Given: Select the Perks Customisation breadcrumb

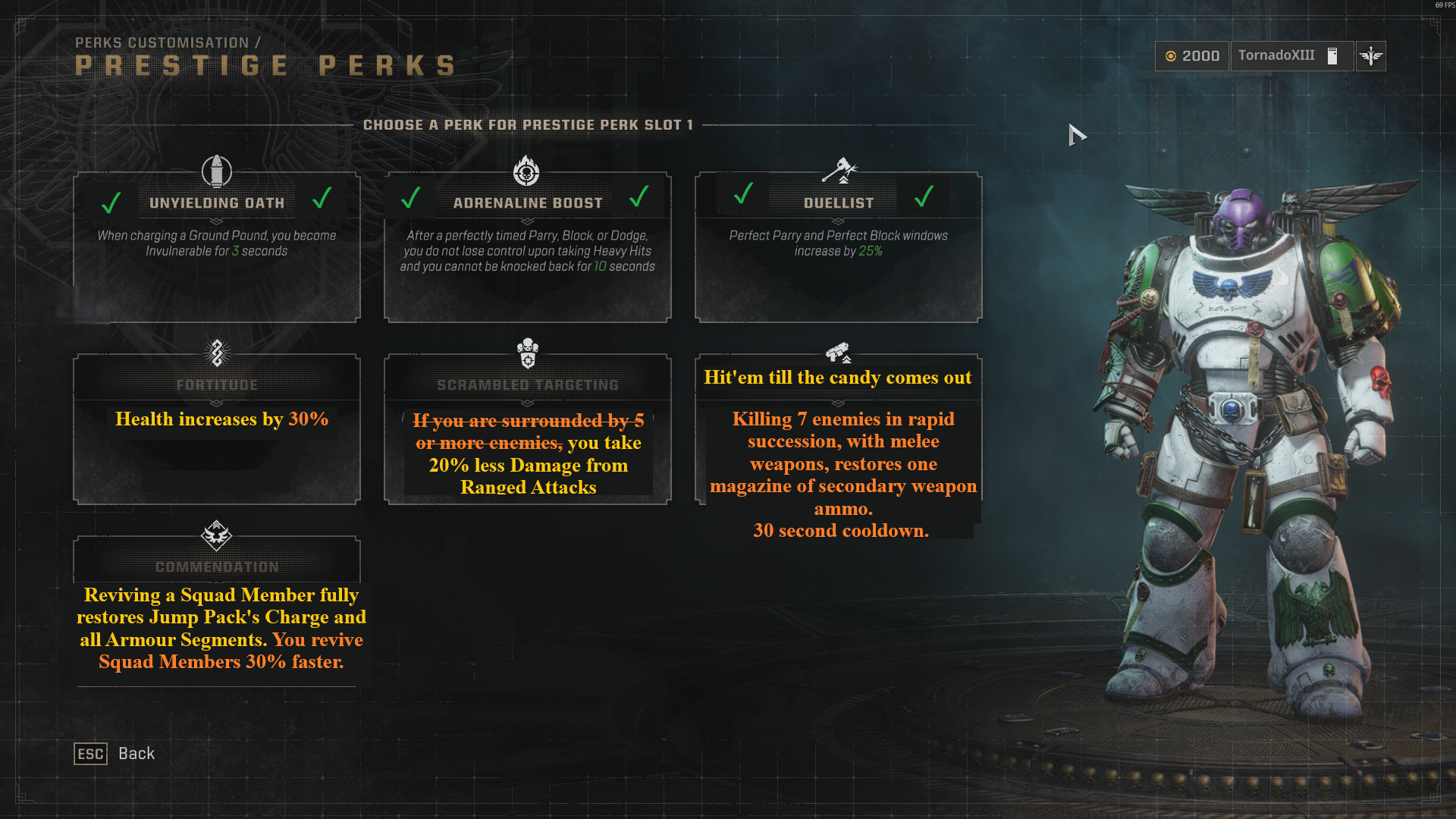Looking at the screenshot, I should point(168,43).
